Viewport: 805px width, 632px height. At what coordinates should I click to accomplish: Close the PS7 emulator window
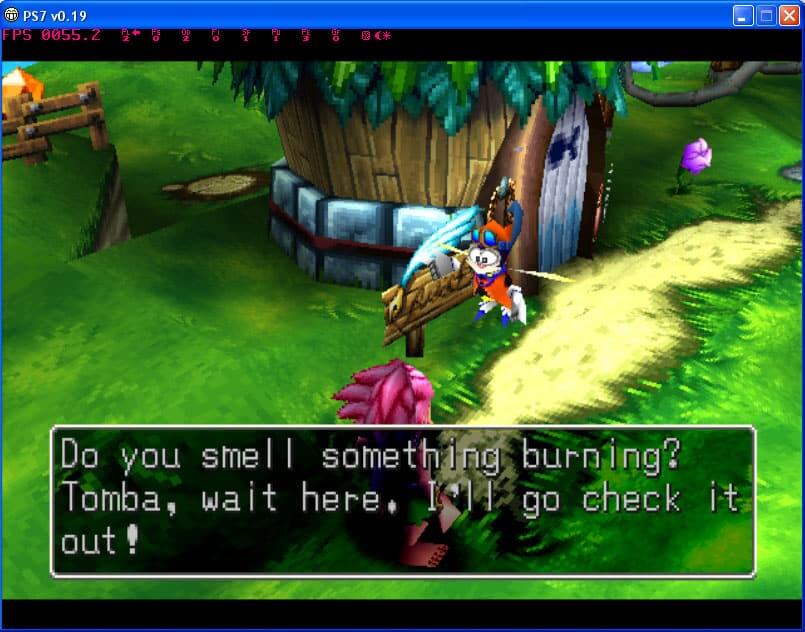(789, 15)
